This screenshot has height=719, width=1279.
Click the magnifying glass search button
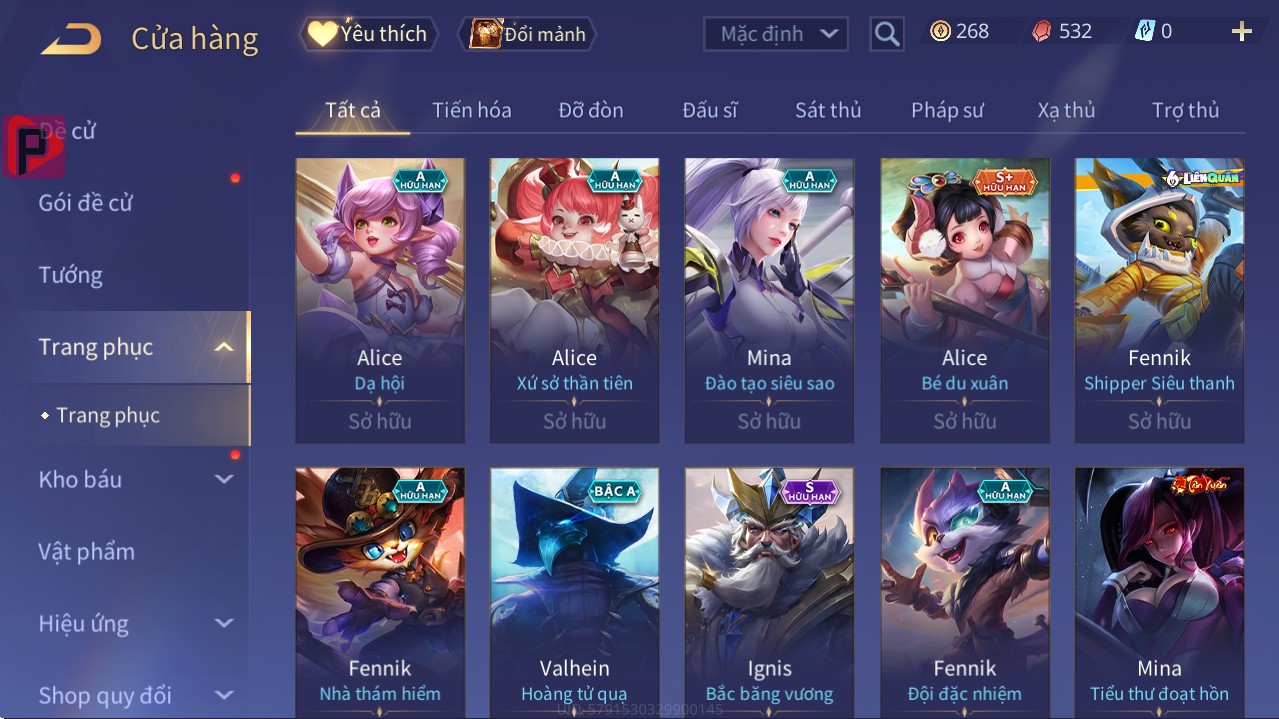coord(887,34)
